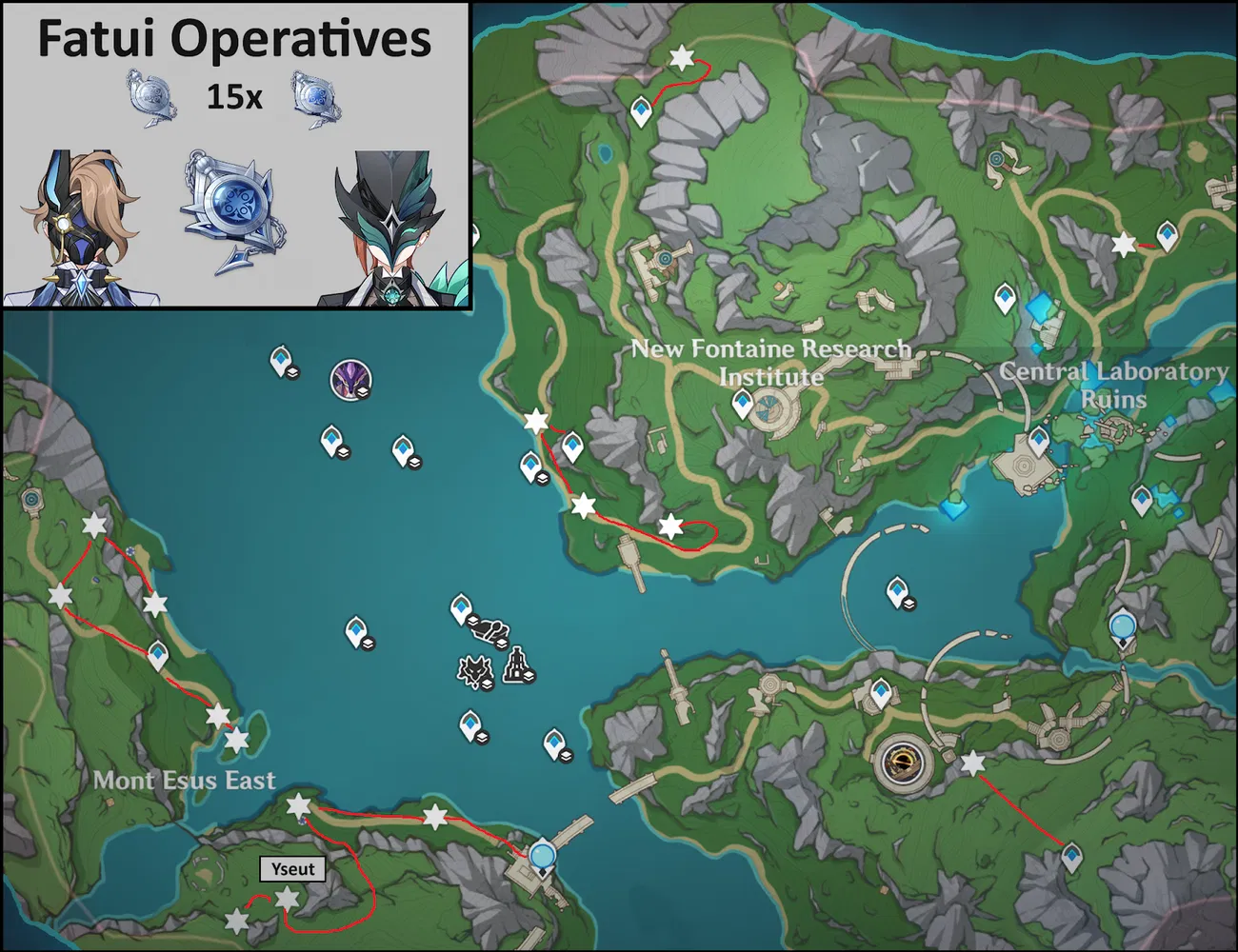This screenshot has width=1238, height=952.
Task: Expand details on the Yseut label marker
Action: (293, 869)
